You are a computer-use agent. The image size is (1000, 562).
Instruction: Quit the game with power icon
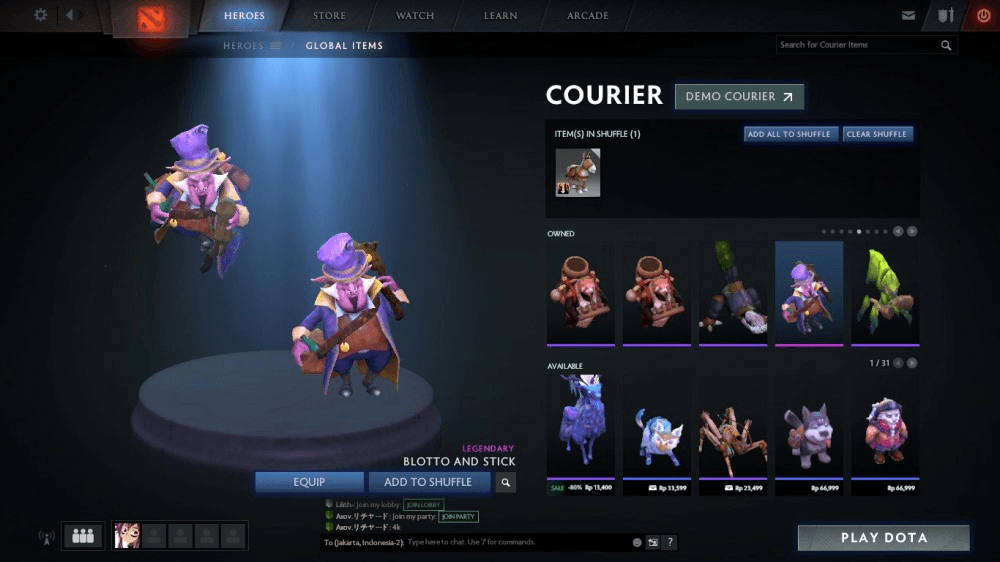(983, 16)
